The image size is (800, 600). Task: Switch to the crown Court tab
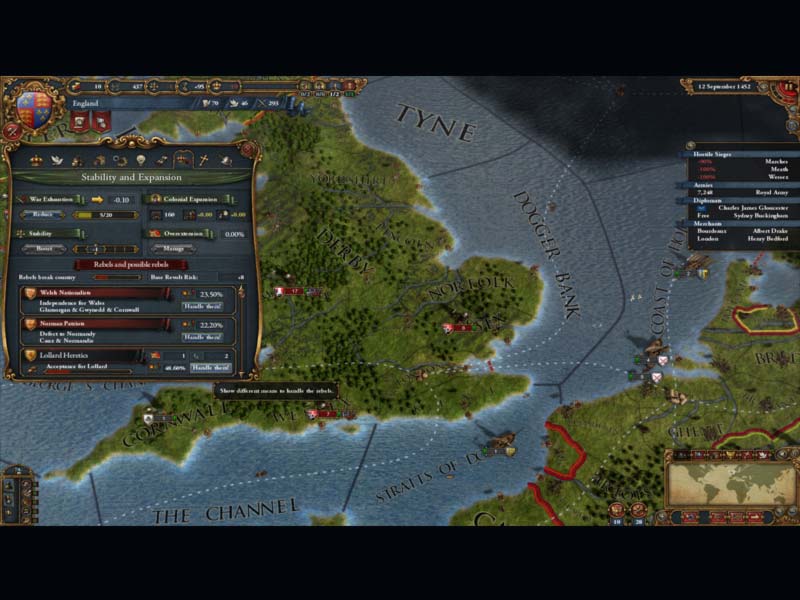[x=37, y=160]
